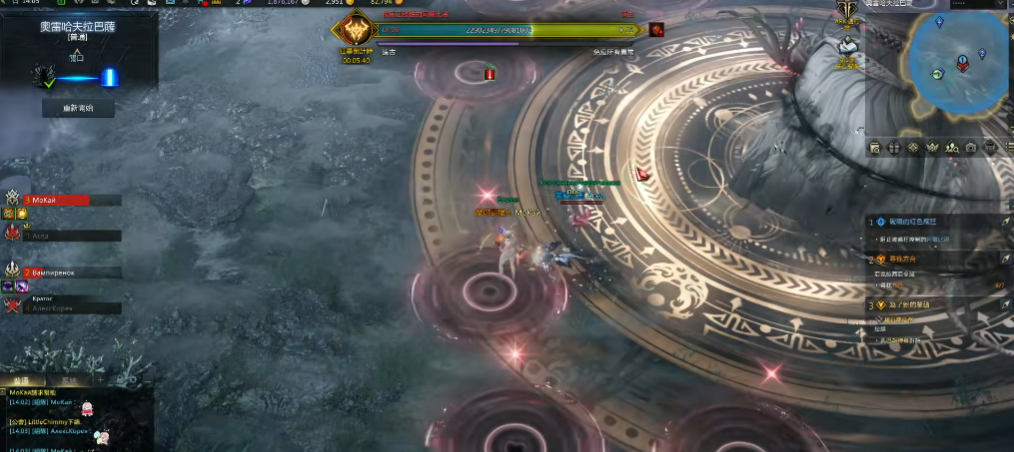Switch to the 系統 chat tab
This screenshot has height=452, width=1014.
click(x=68, y=380)
